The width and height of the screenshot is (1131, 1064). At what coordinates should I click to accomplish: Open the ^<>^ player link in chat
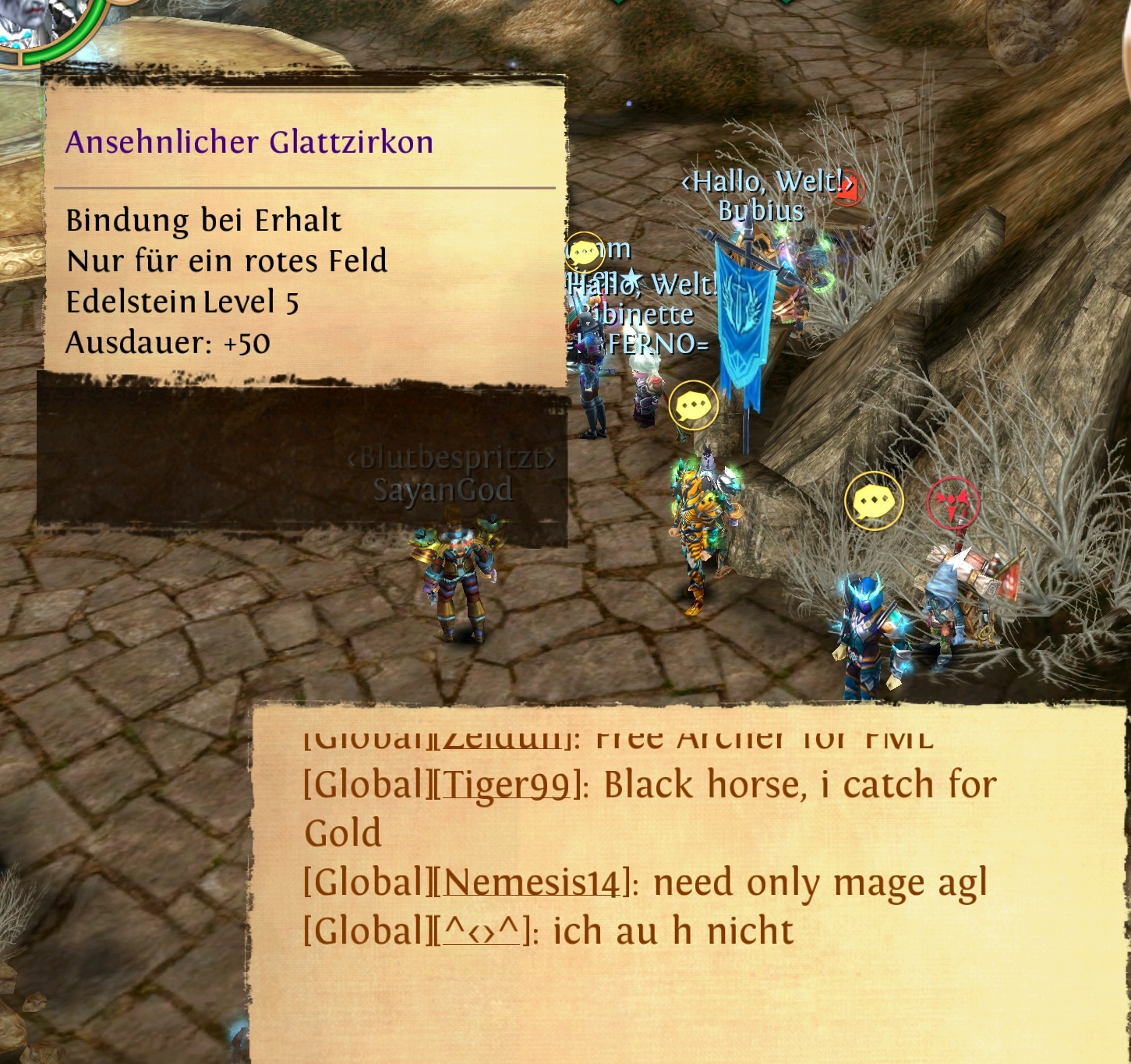pyautogui.click(x=481, y=931)
